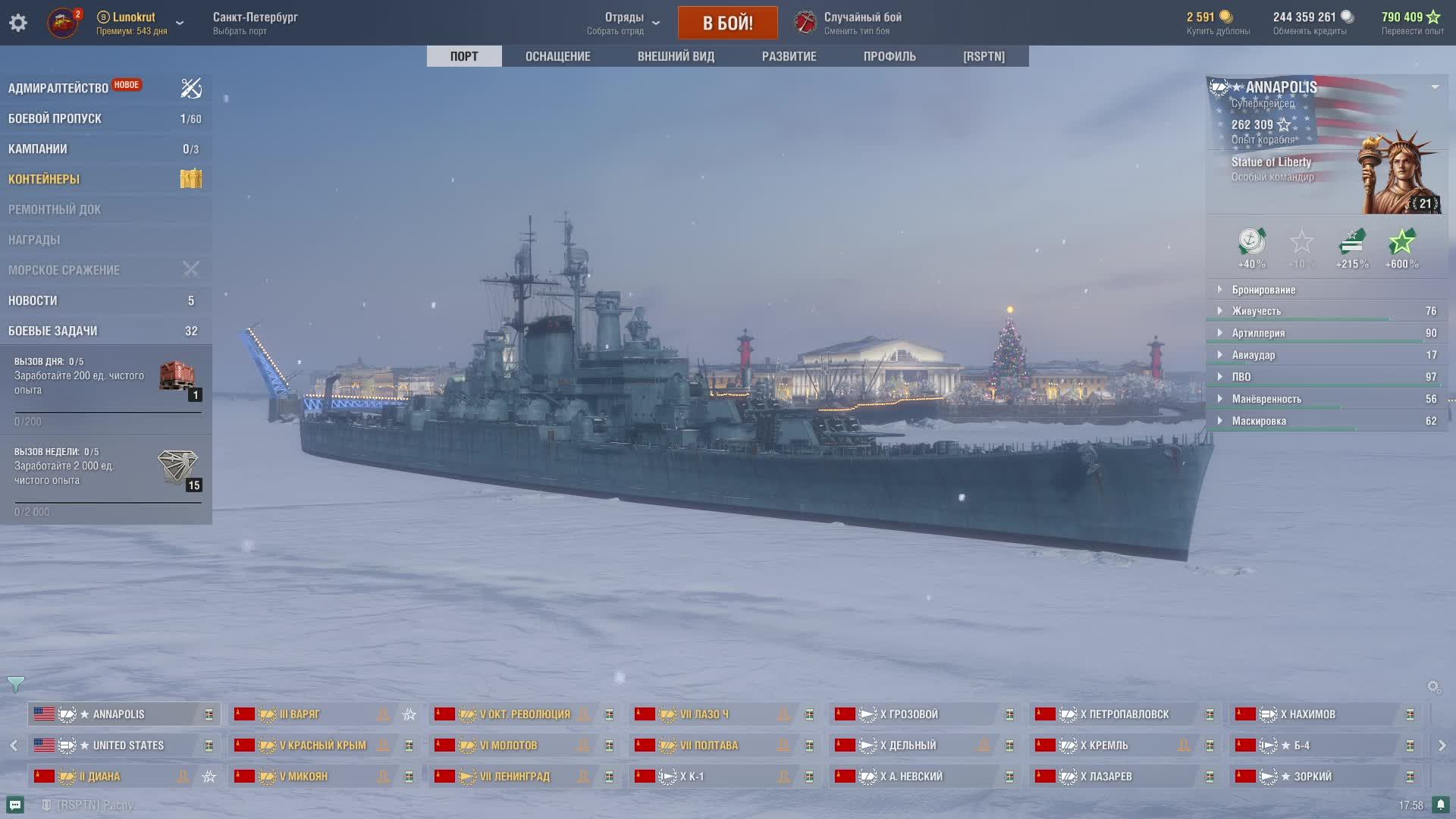Open the ВНЕШНИЙ ВИД tab
This screenshot has height=819, width=1456.
pos(676,56)
